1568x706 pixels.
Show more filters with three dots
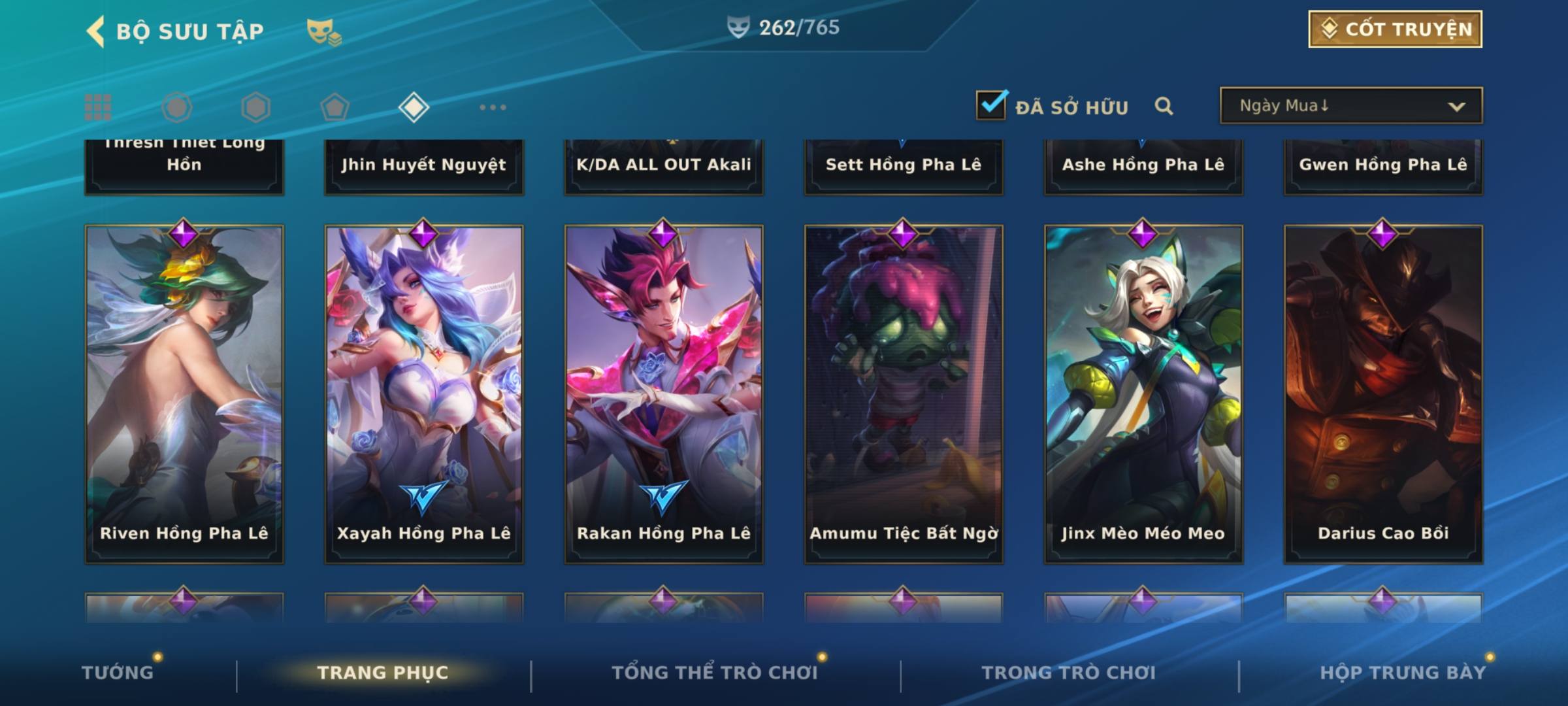tap(493, 107)
